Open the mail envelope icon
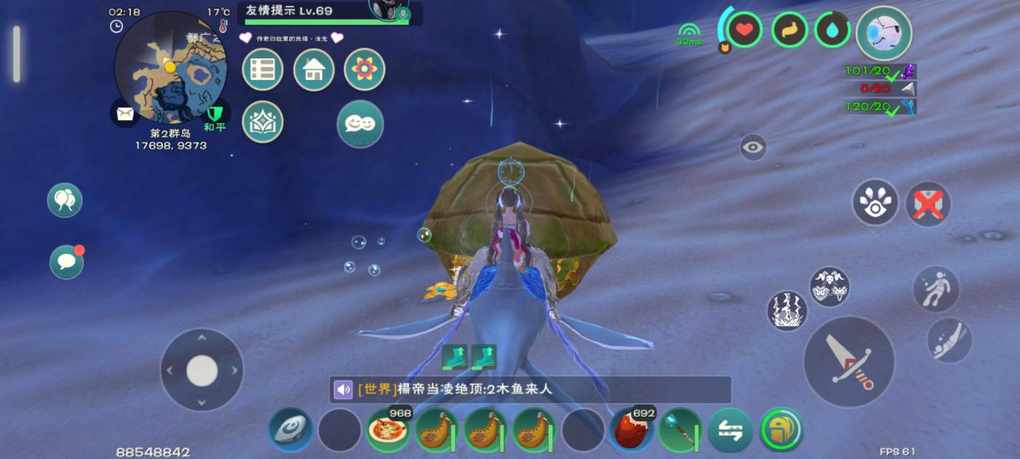The image size is (1020, 459). 124,114
